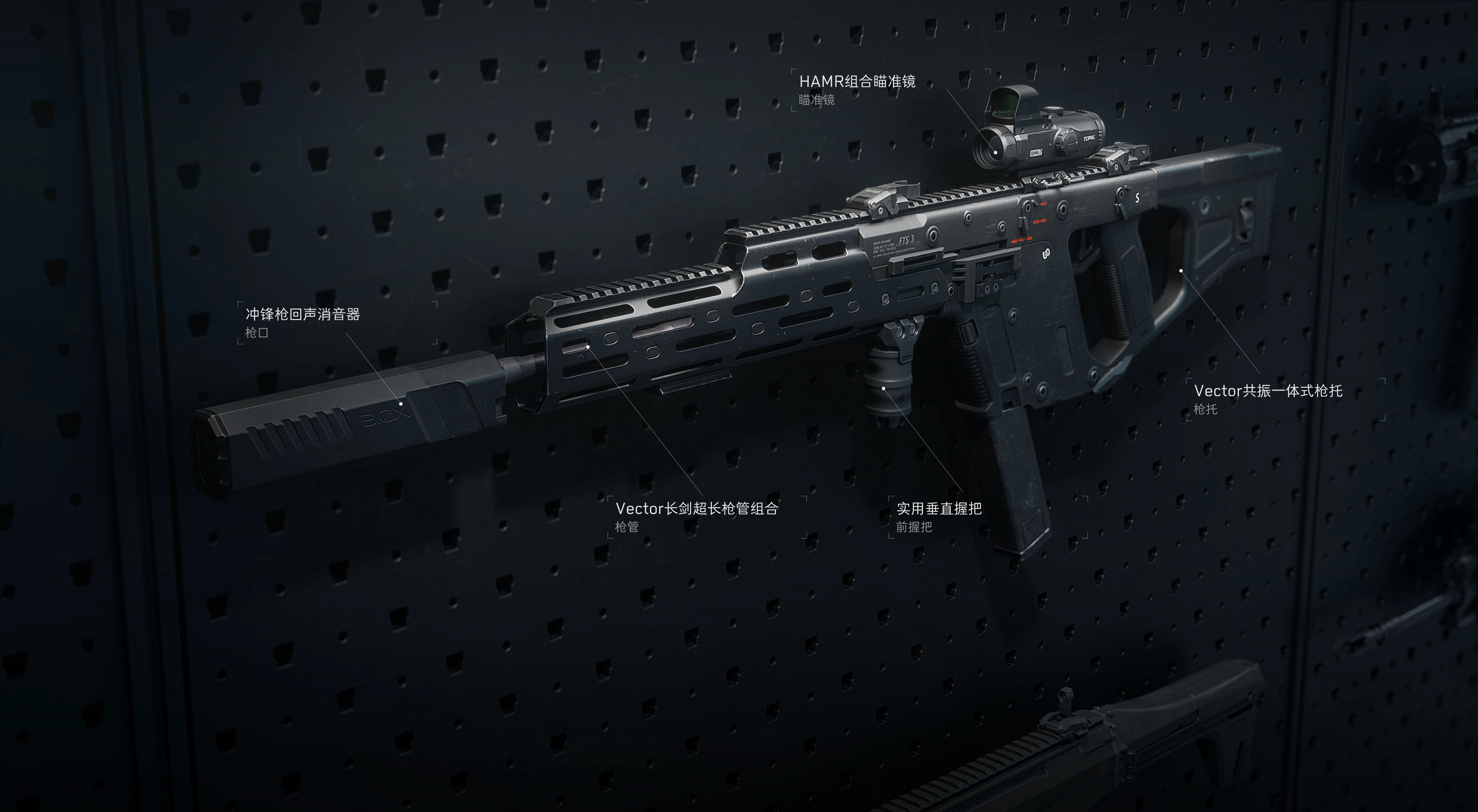The height and width of the screenshot is (812, 1478).
Task: Select the Vector共振一体式枪托 stock label
Action: [x=1267, y=391]
